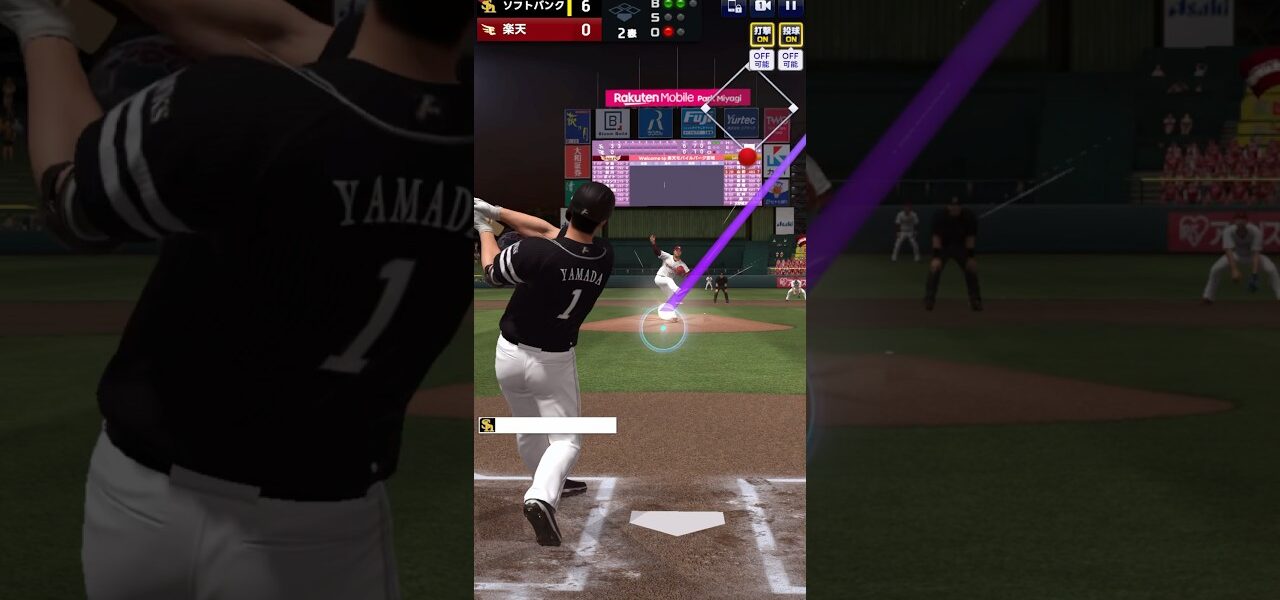Screen dimensions: 1280x600
Task: Tap the phone screen-lock icon
Action: coord(733,7)
